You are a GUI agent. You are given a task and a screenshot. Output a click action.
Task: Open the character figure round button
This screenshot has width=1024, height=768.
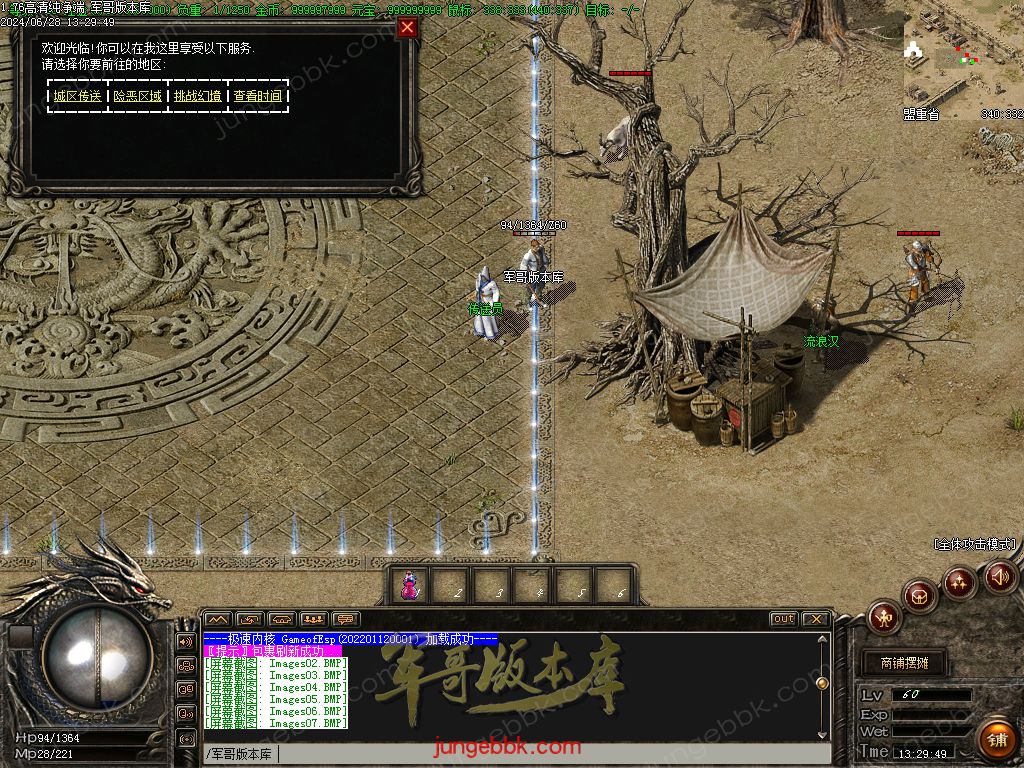(884, 617)
